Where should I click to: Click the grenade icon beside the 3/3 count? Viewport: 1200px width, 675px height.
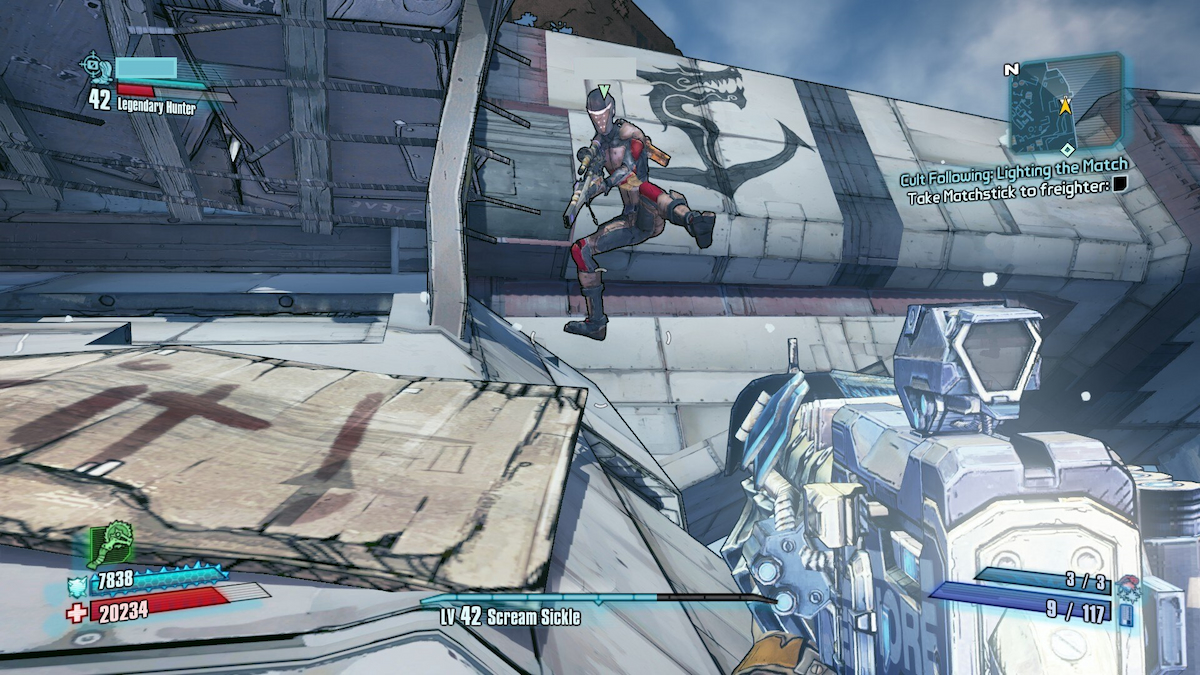tap(1130, 584)
